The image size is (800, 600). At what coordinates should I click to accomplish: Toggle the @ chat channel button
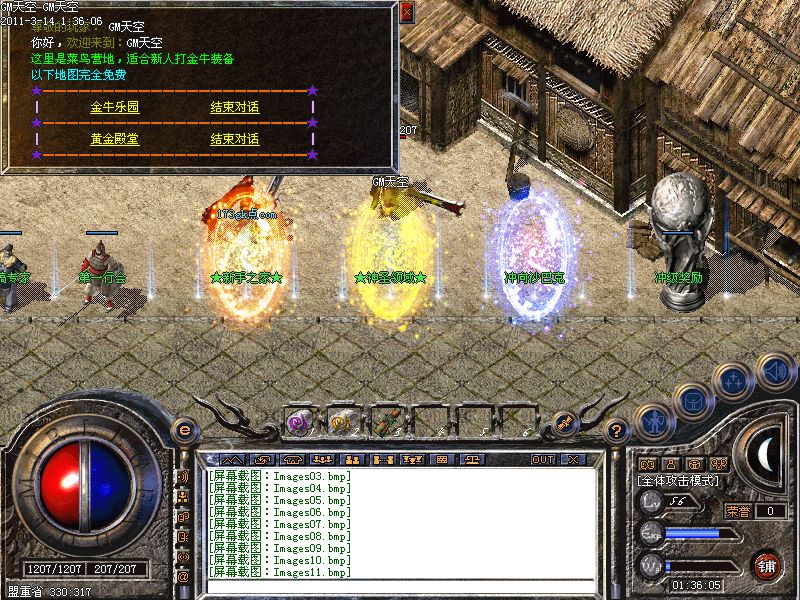183,576
